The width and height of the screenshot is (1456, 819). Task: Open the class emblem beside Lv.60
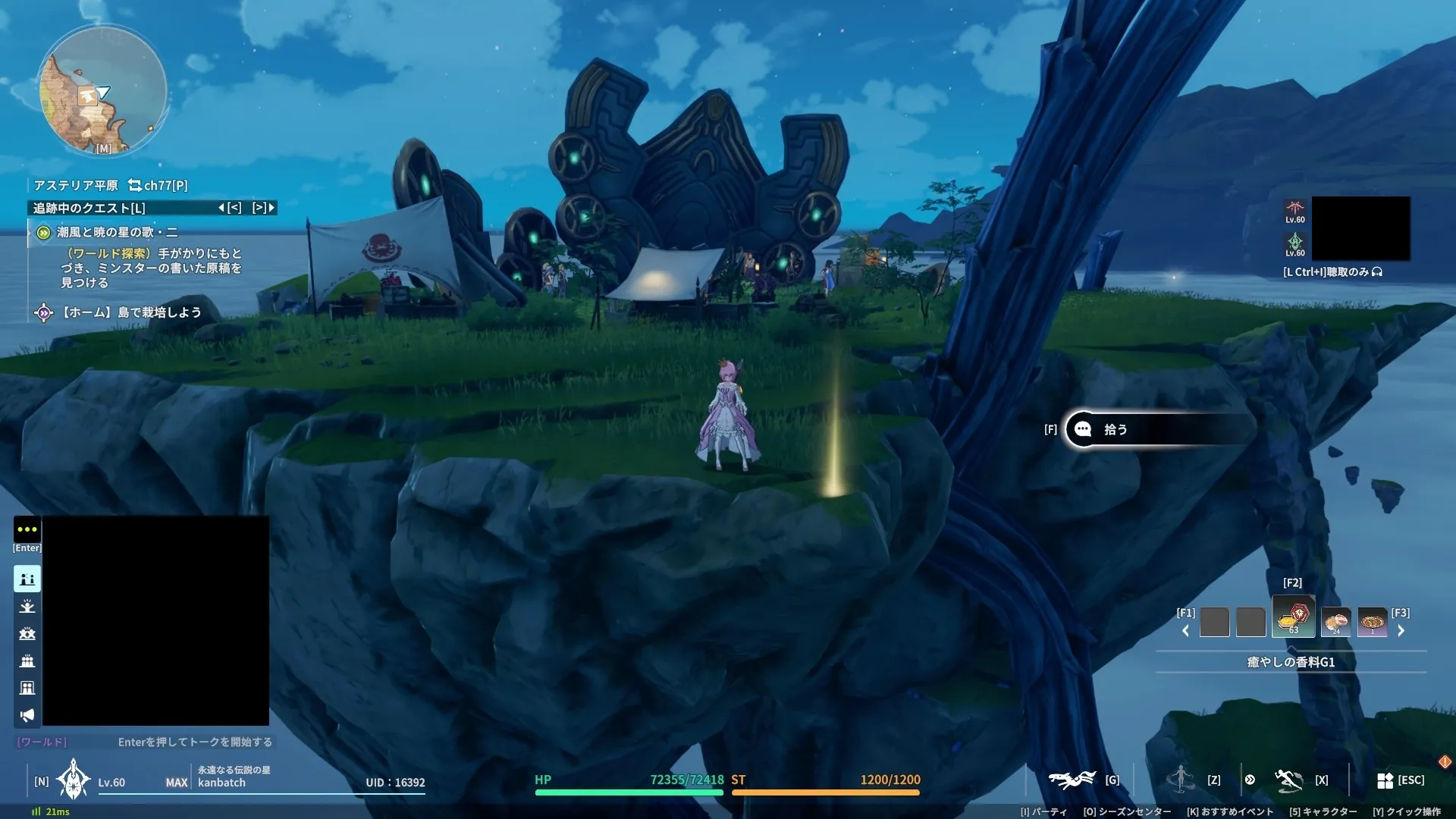[x=74, y=780]
